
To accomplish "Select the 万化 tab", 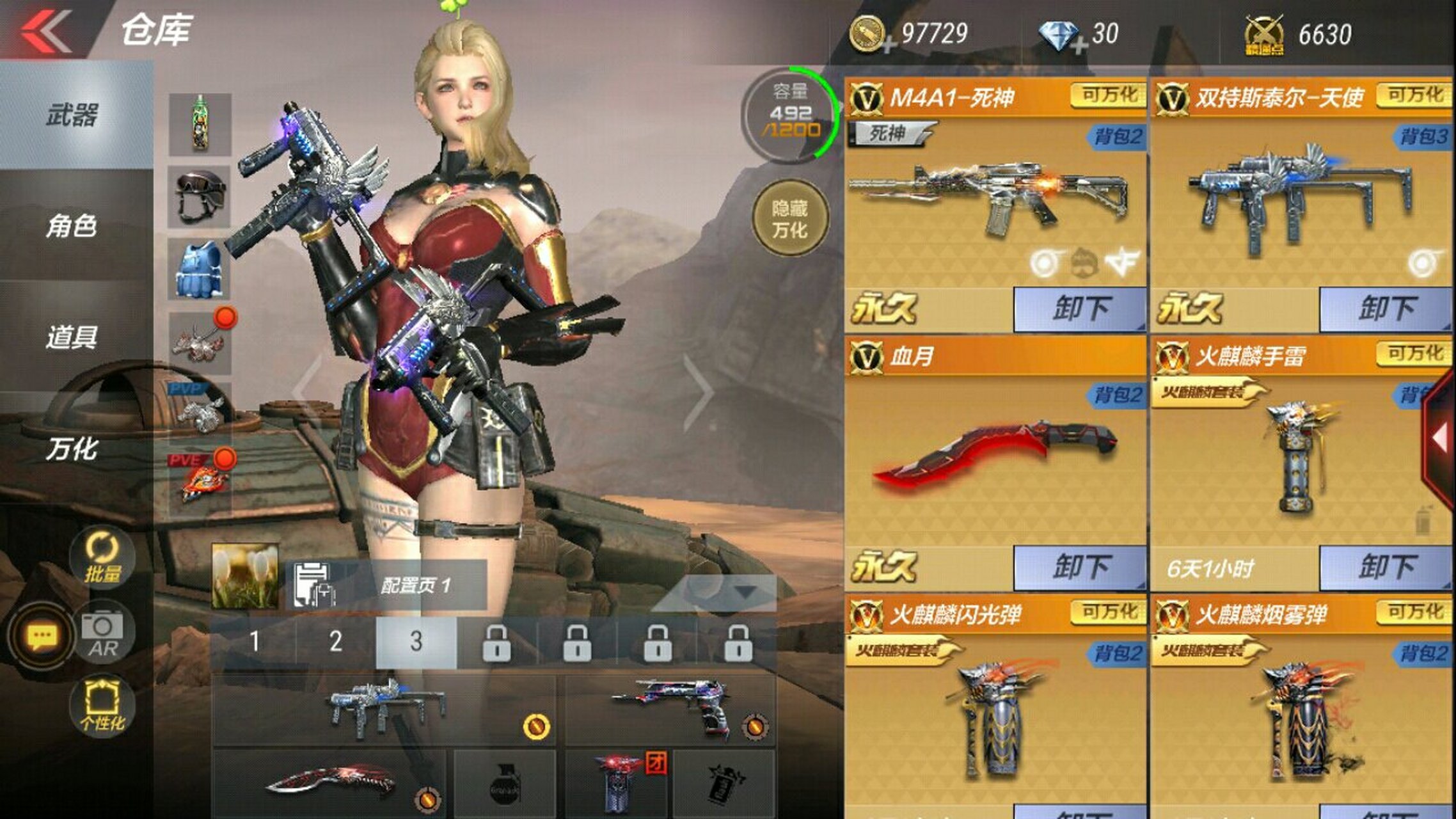I will [x=72, y=449].
